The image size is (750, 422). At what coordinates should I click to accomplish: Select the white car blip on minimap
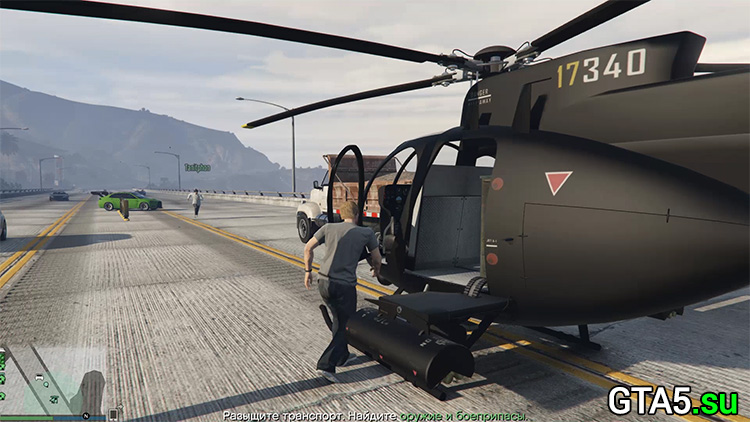coord(38,379)
